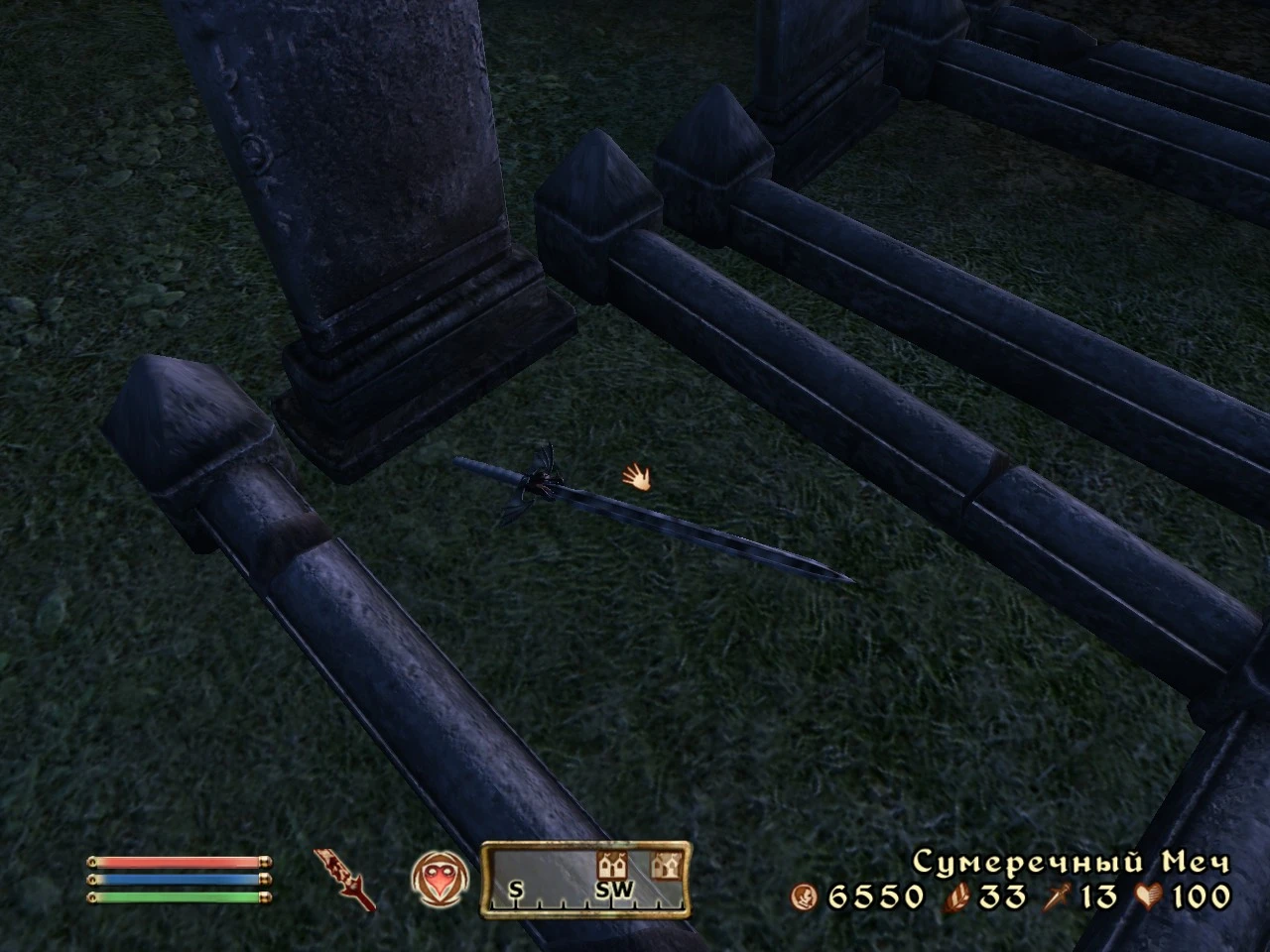Click the gold coin icon near 6550
Image resolution: width=1270 pixels, height=952 pixels.
[806, 894]
